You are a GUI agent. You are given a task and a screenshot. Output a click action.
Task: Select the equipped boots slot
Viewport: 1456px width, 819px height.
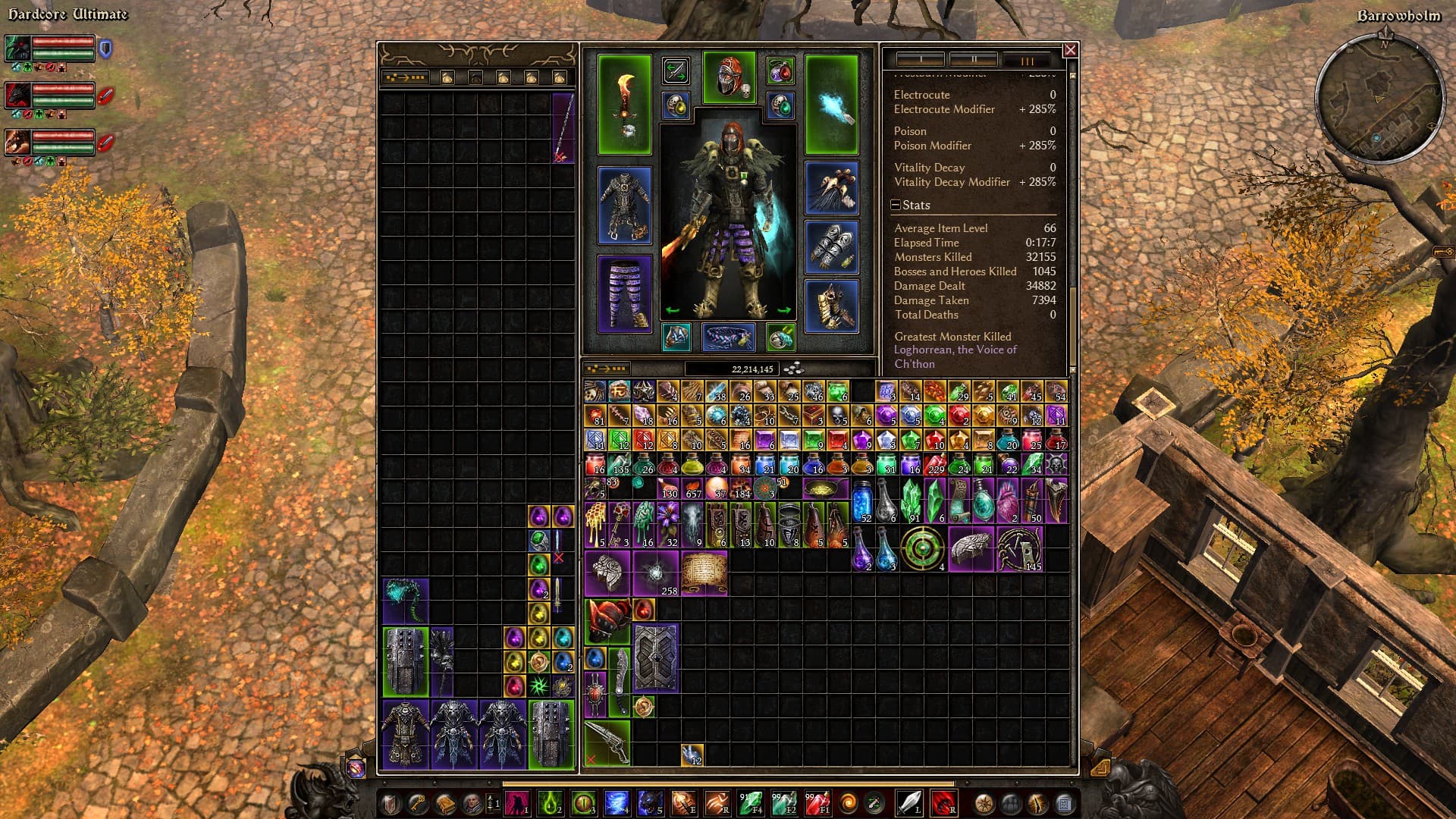coord(831,306)
